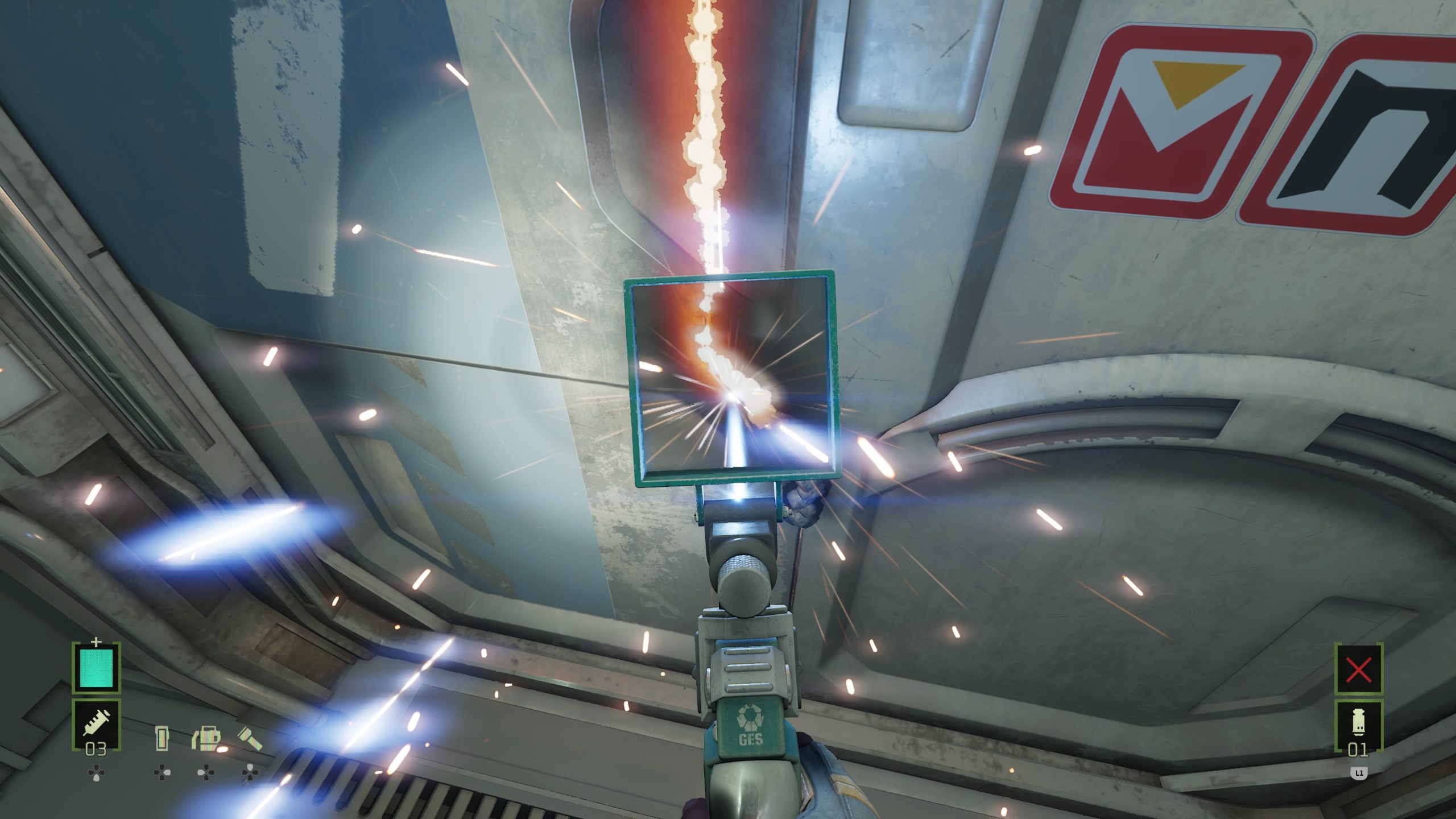
Task: Select the canister item slot
Action: click(1359, 726)
